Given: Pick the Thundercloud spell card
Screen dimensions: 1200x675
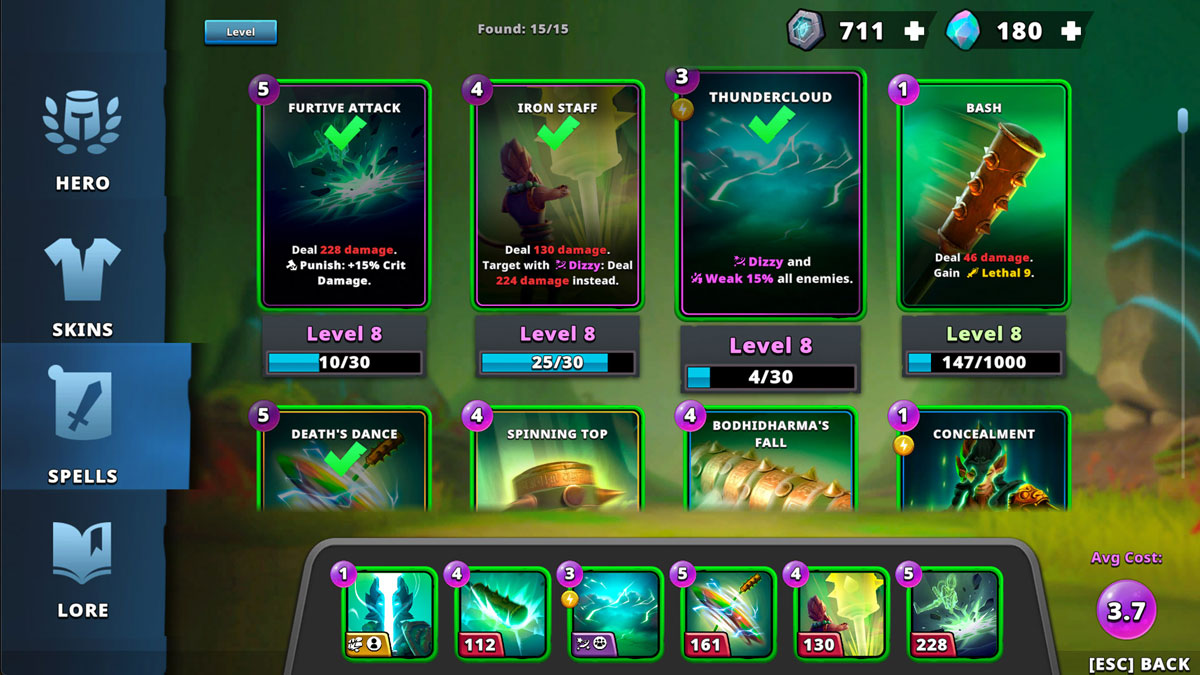Looking at the screenshot, I should 770,195.
